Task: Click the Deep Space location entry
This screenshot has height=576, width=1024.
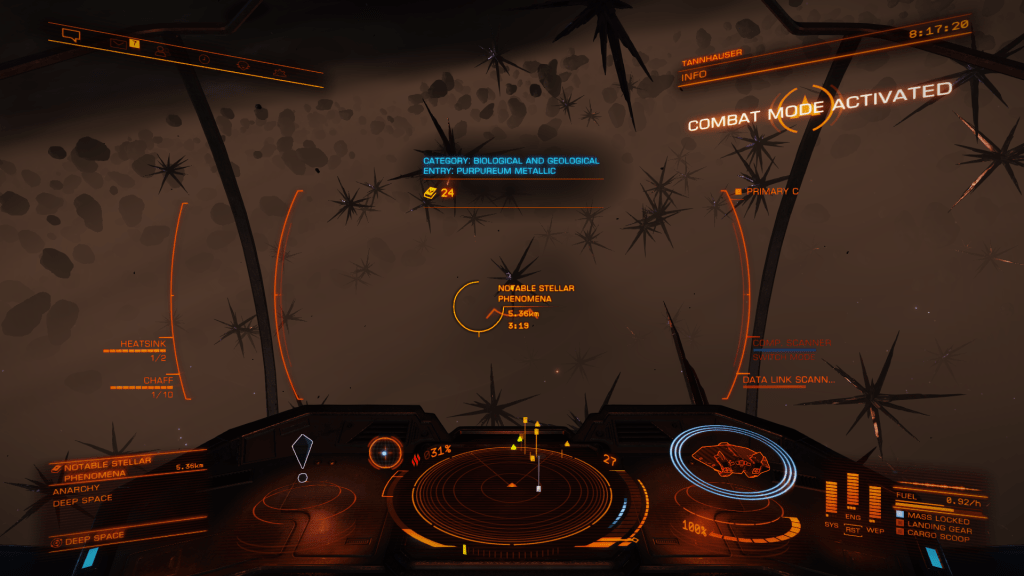Action: point(90,537)
